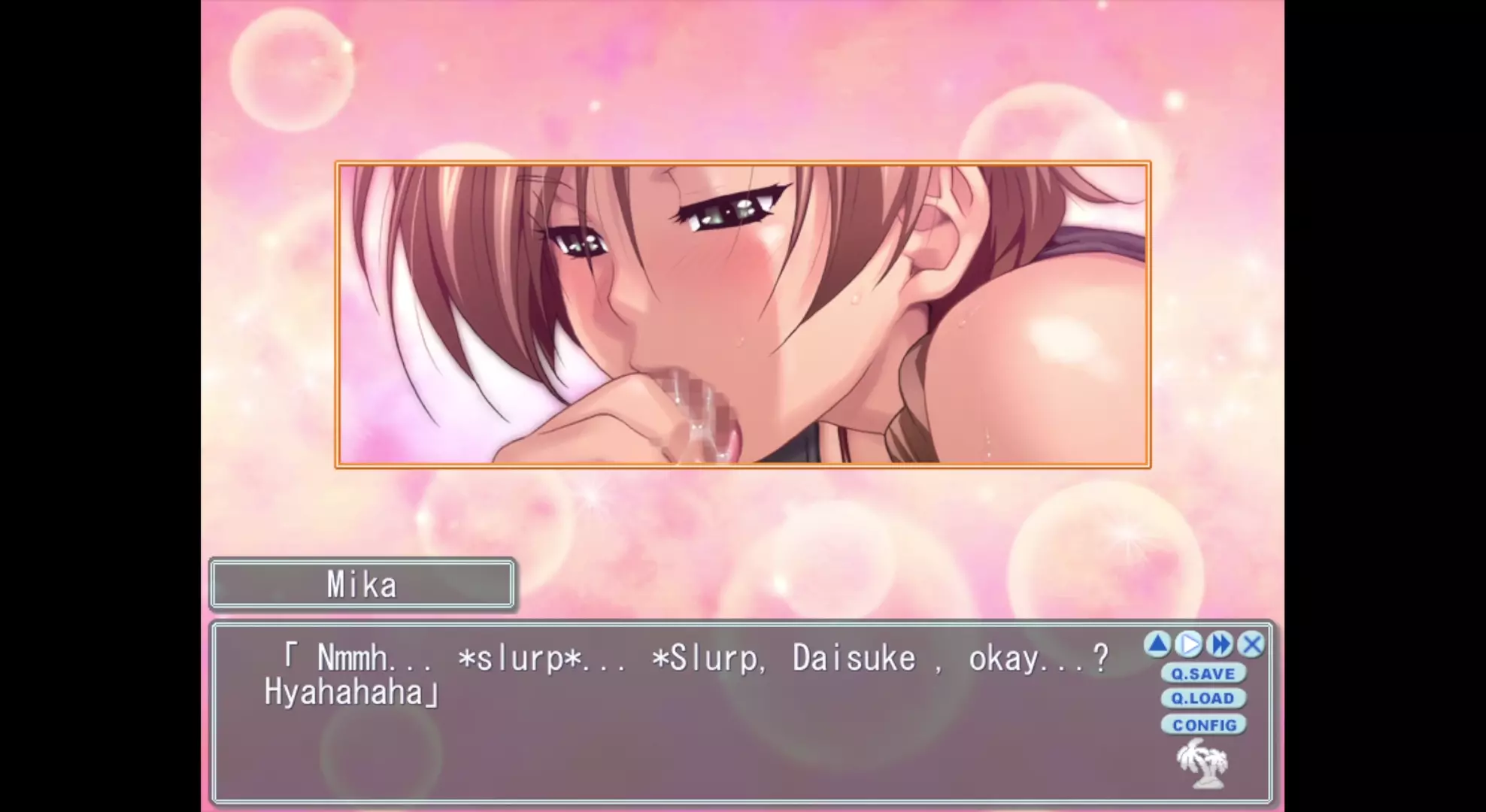Start auto-play with the single arrow button
The image size is (1486, 812).
point(1189,644)
